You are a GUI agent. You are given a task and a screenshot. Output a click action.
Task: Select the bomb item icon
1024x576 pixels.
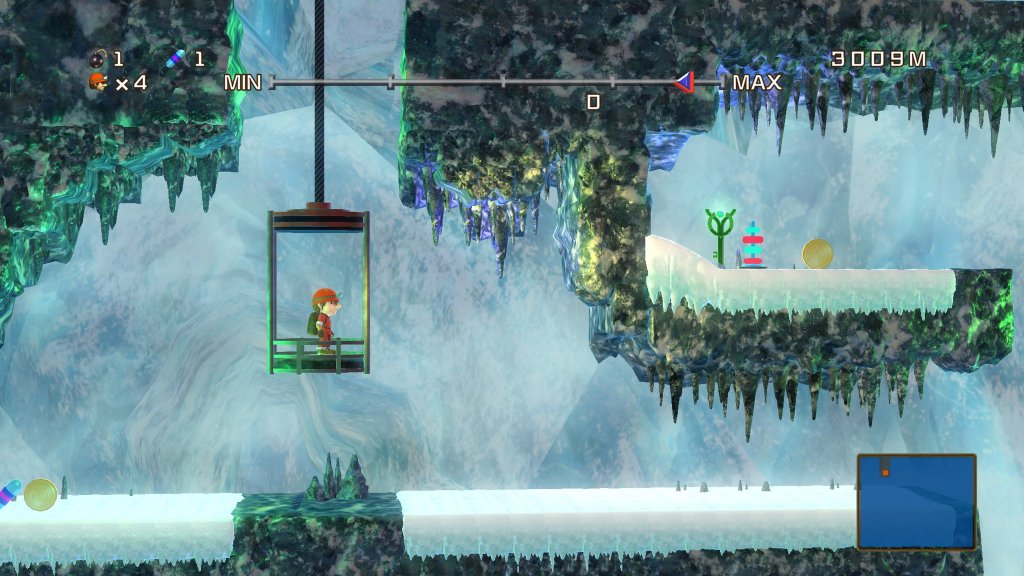98,59
